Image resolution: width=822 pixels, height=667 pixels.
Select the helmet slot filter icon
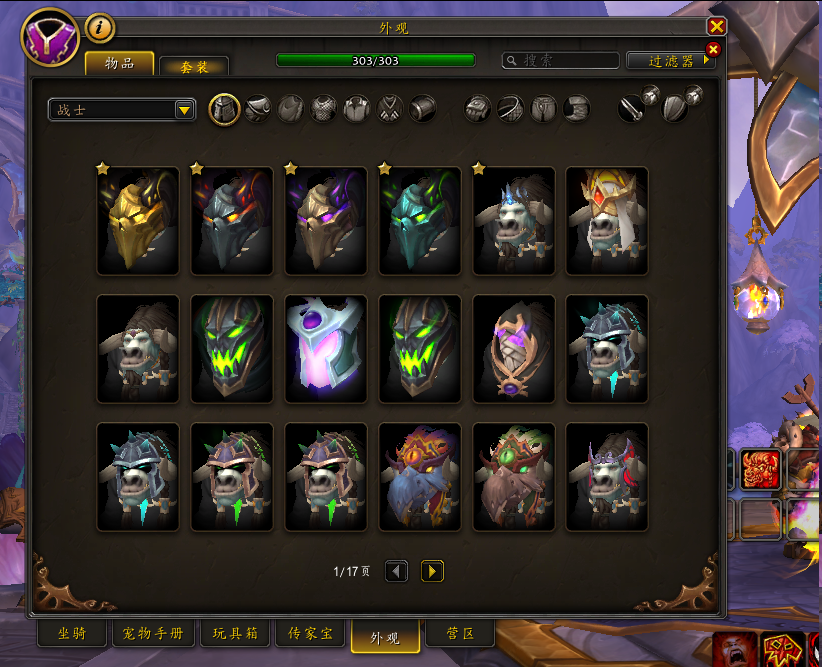(224, 109)
